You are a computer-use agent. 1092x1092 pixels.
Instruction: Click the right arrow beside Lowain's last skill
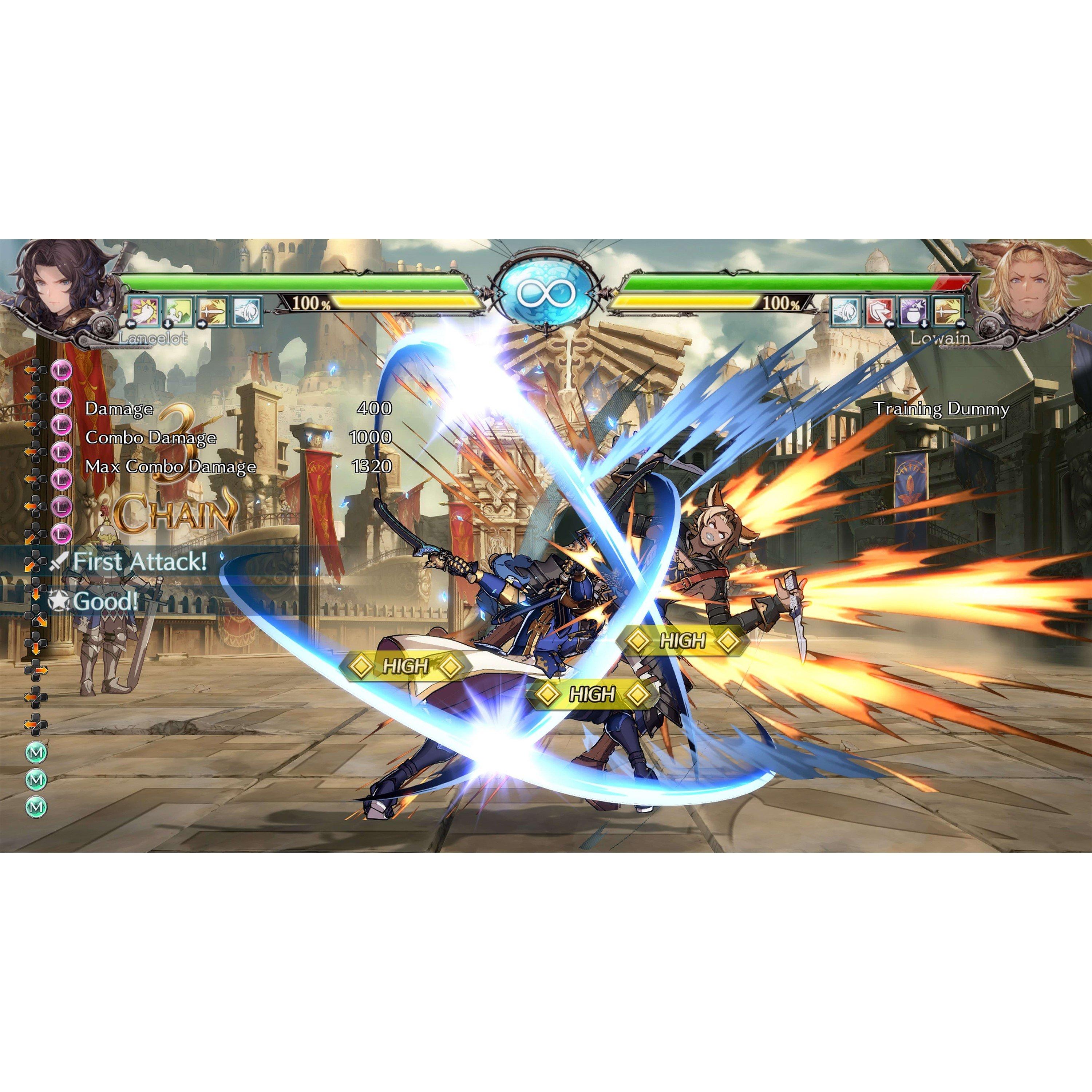point(961,324)
